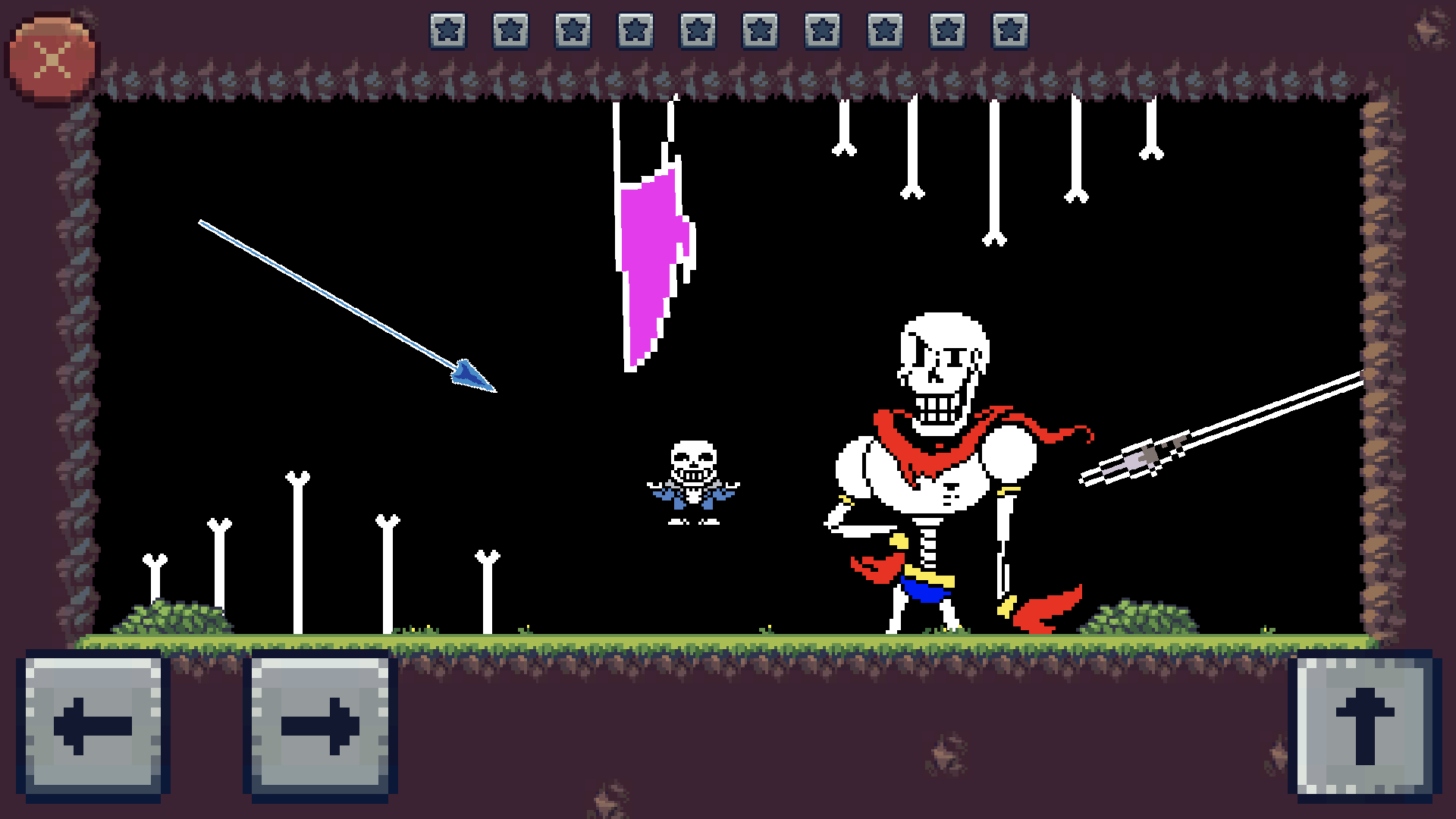Click the first star badge at top

point(446,32)
